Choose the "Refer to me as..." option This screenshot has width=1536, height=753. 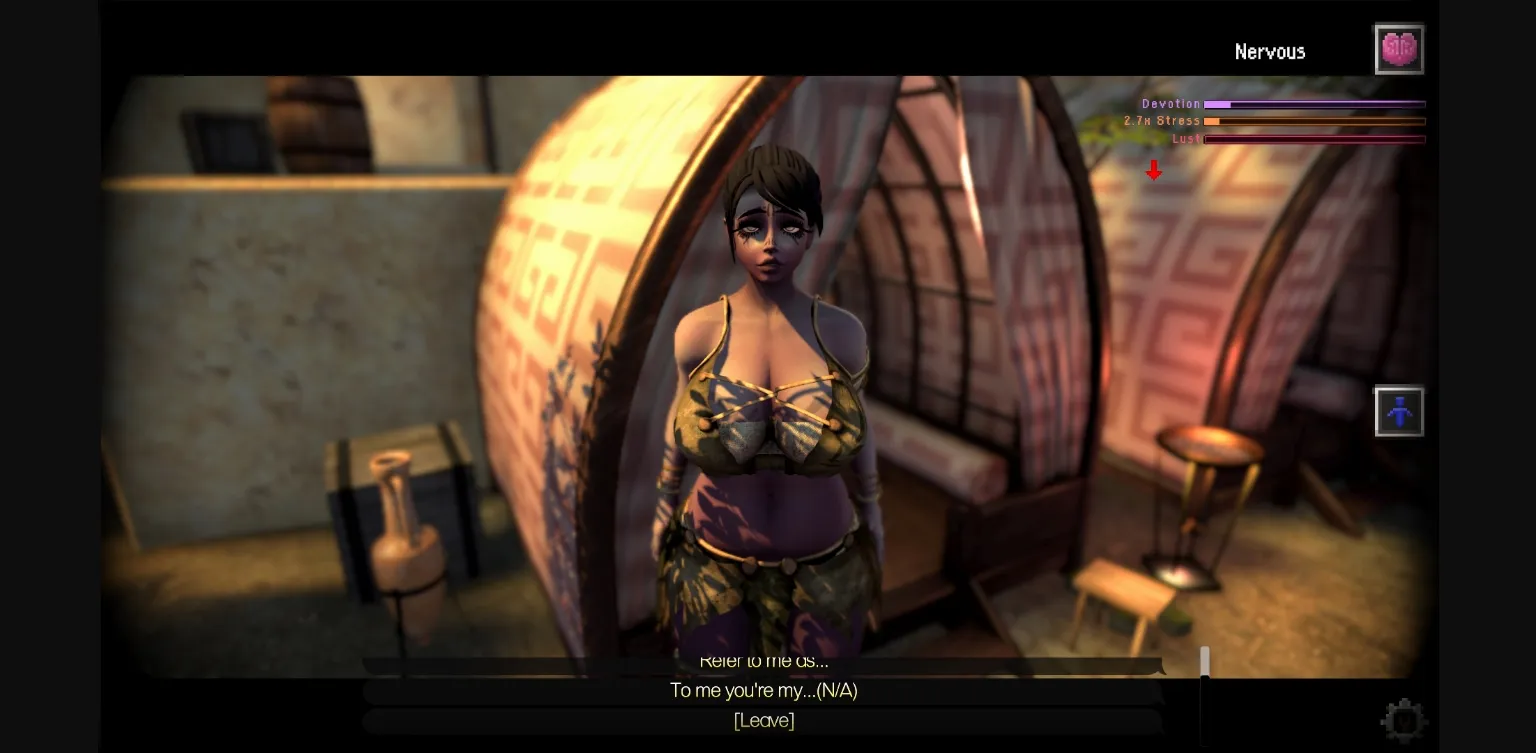pyautogui.click(x=764, y=660)
